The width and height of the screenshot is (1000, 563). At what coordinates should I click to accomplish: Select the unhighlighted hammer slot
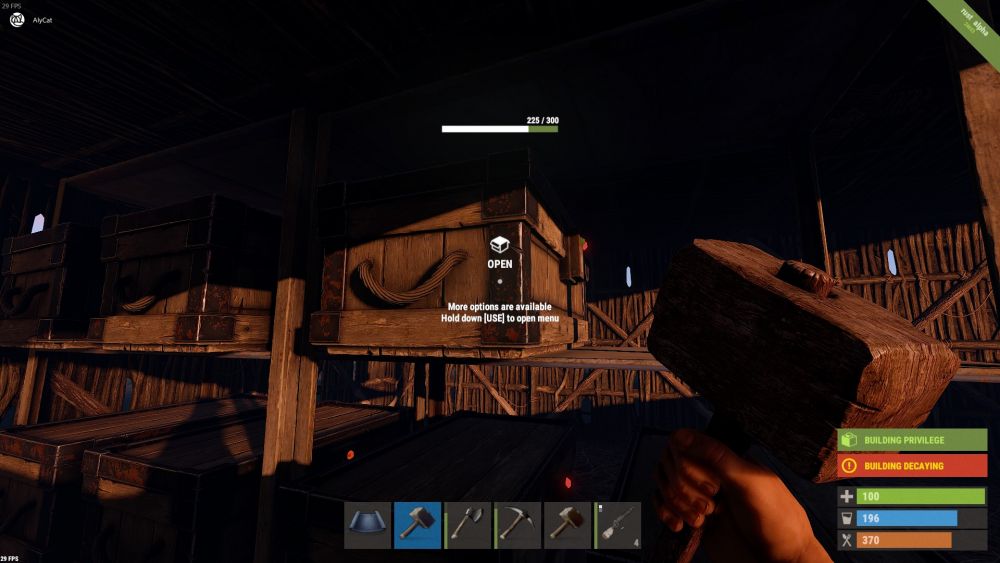point(567,525)
